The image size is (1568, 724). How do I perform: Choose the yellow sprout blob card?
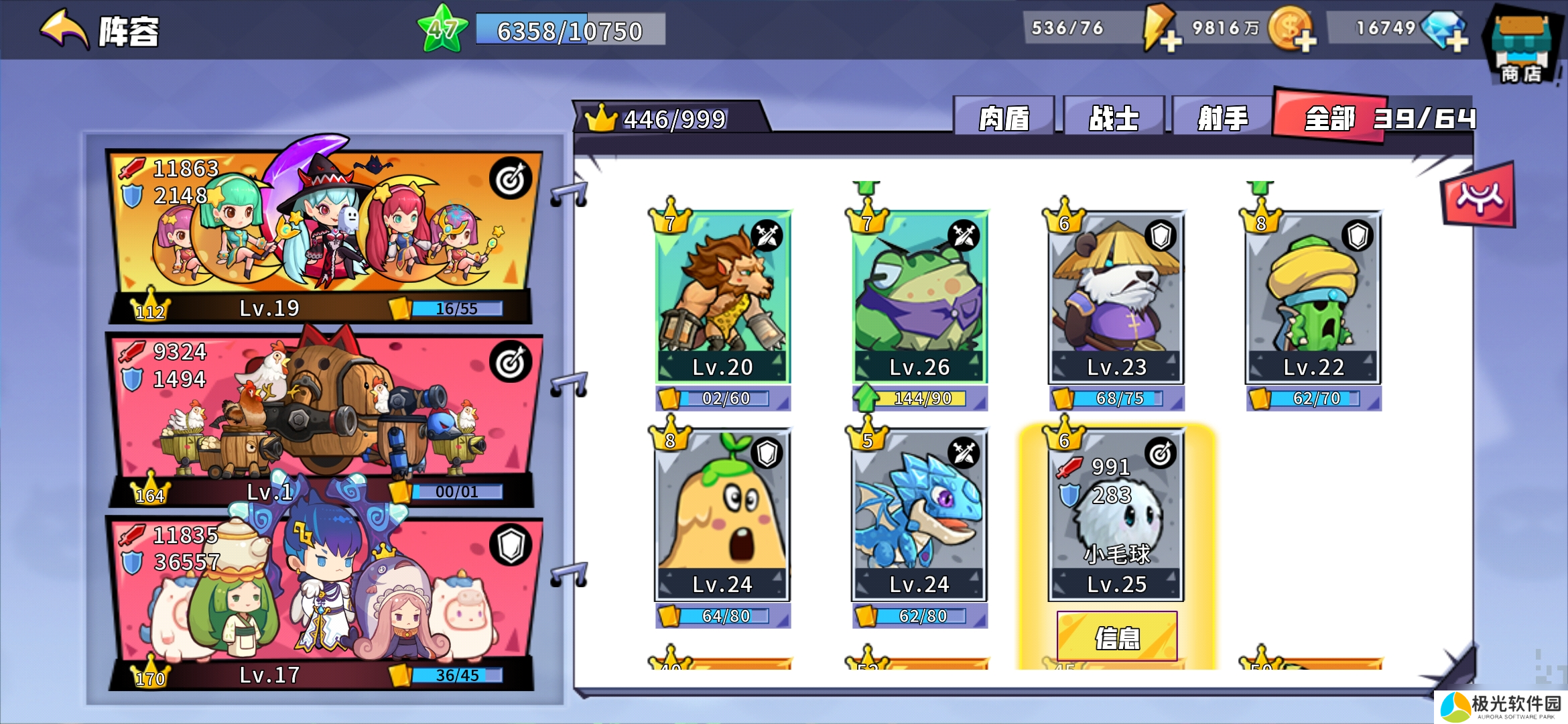723,514
